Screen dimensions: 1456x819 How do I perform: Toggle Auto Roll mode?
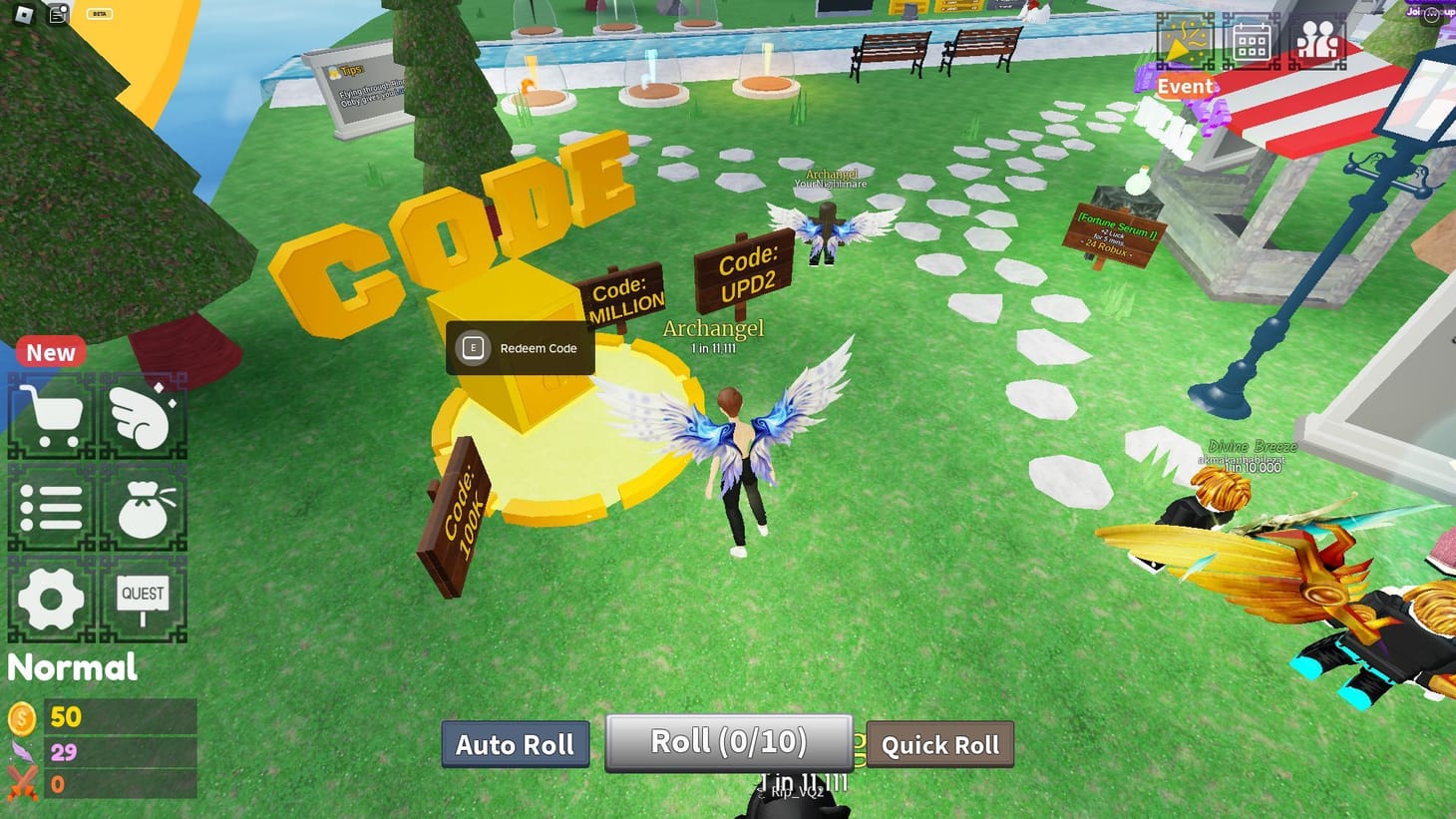tap(515, 743)
